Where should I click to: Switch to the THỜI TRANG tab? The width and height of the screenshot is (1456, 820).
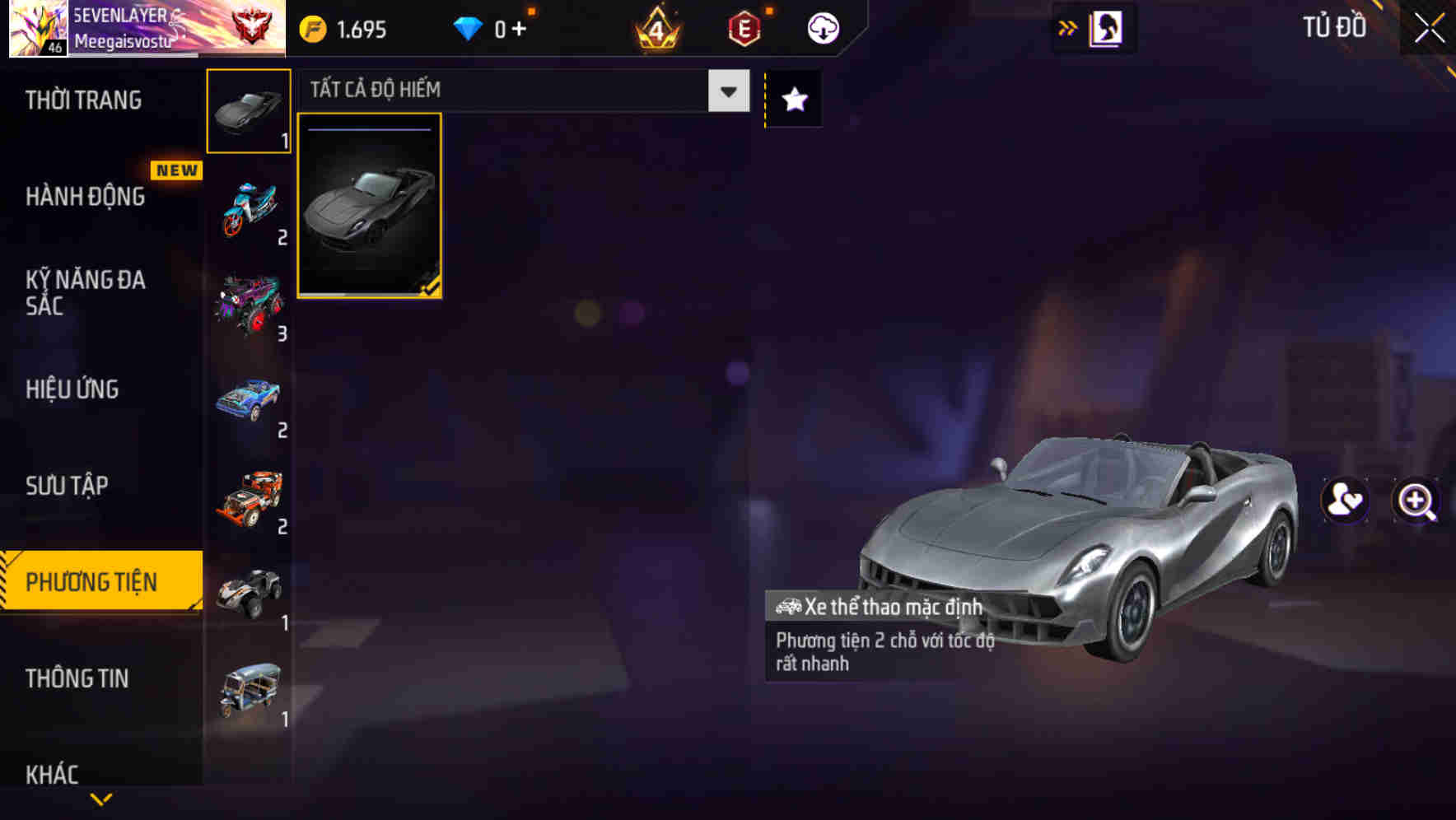(x=82, y=100)
